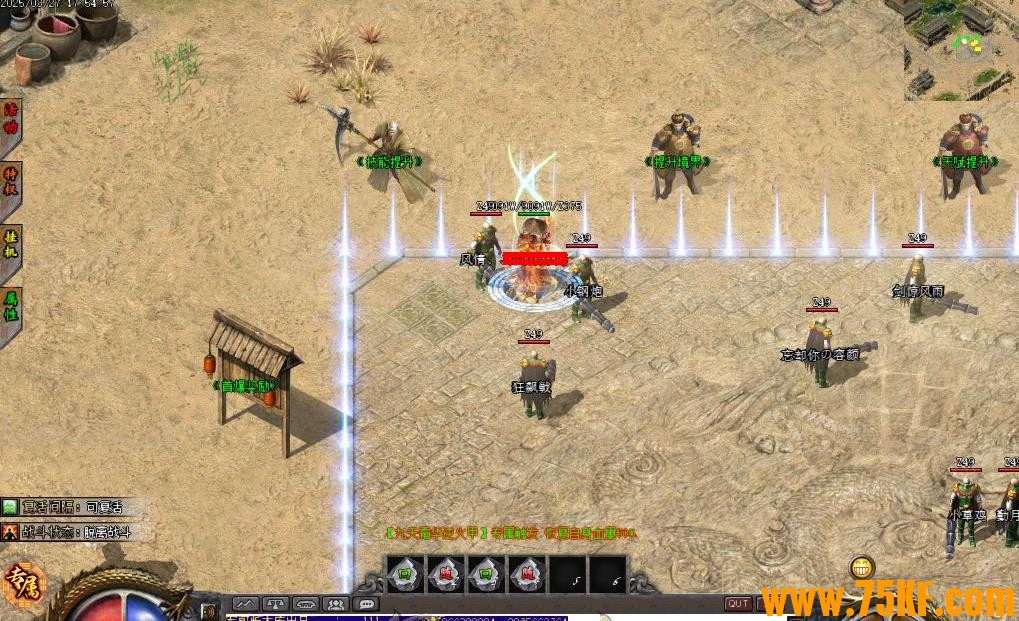Click the QUT exit button
This screenshot has height=621, width=1019.
pos(738,604)
